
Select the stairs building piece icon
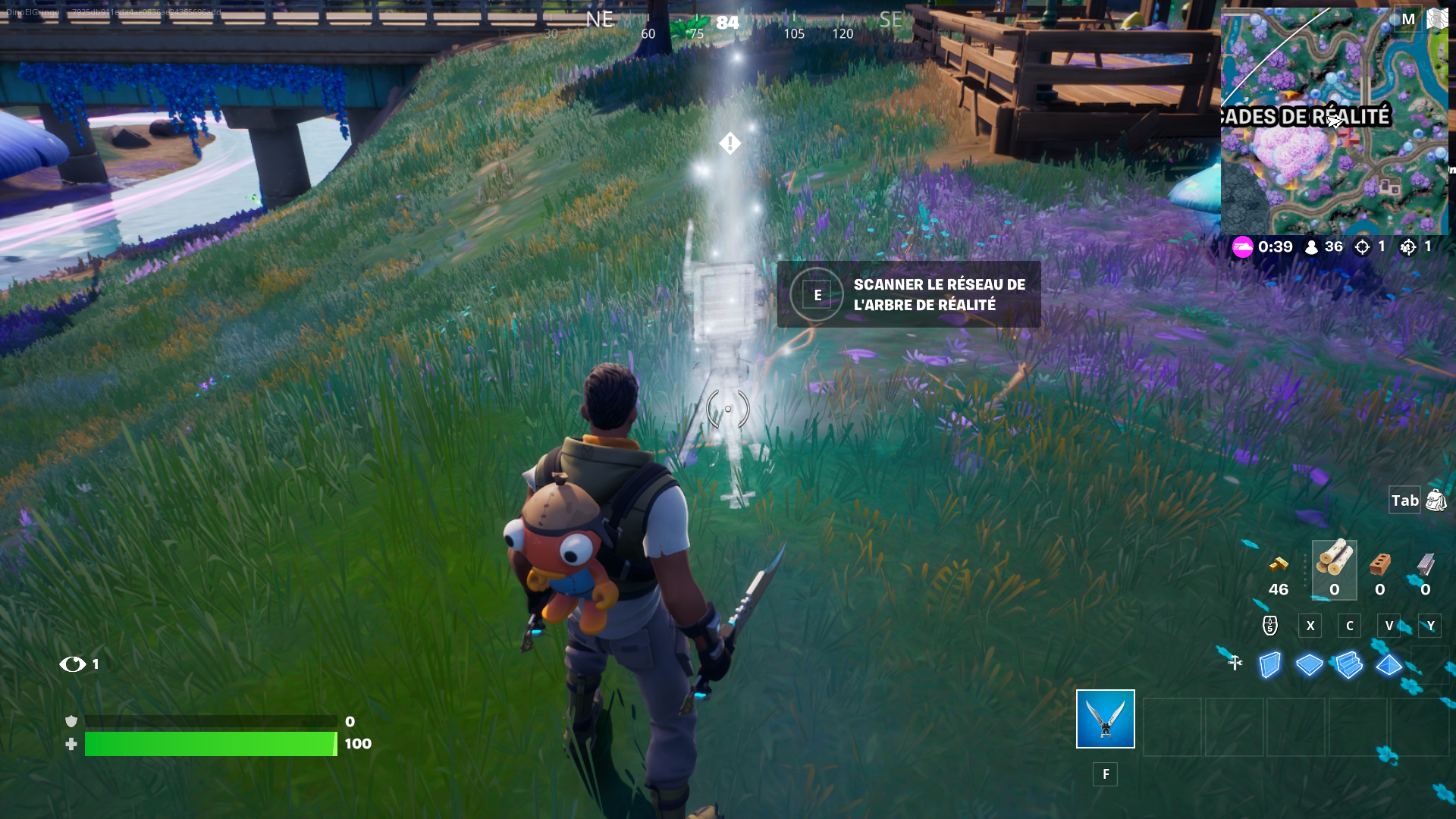click(1350, 664)
